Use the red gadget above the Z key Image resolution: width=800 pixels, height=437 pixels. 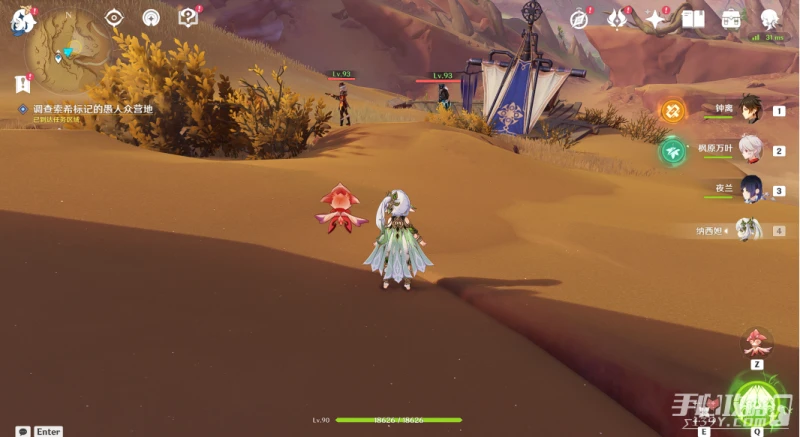pyautogui.click(x=757, y=343)
